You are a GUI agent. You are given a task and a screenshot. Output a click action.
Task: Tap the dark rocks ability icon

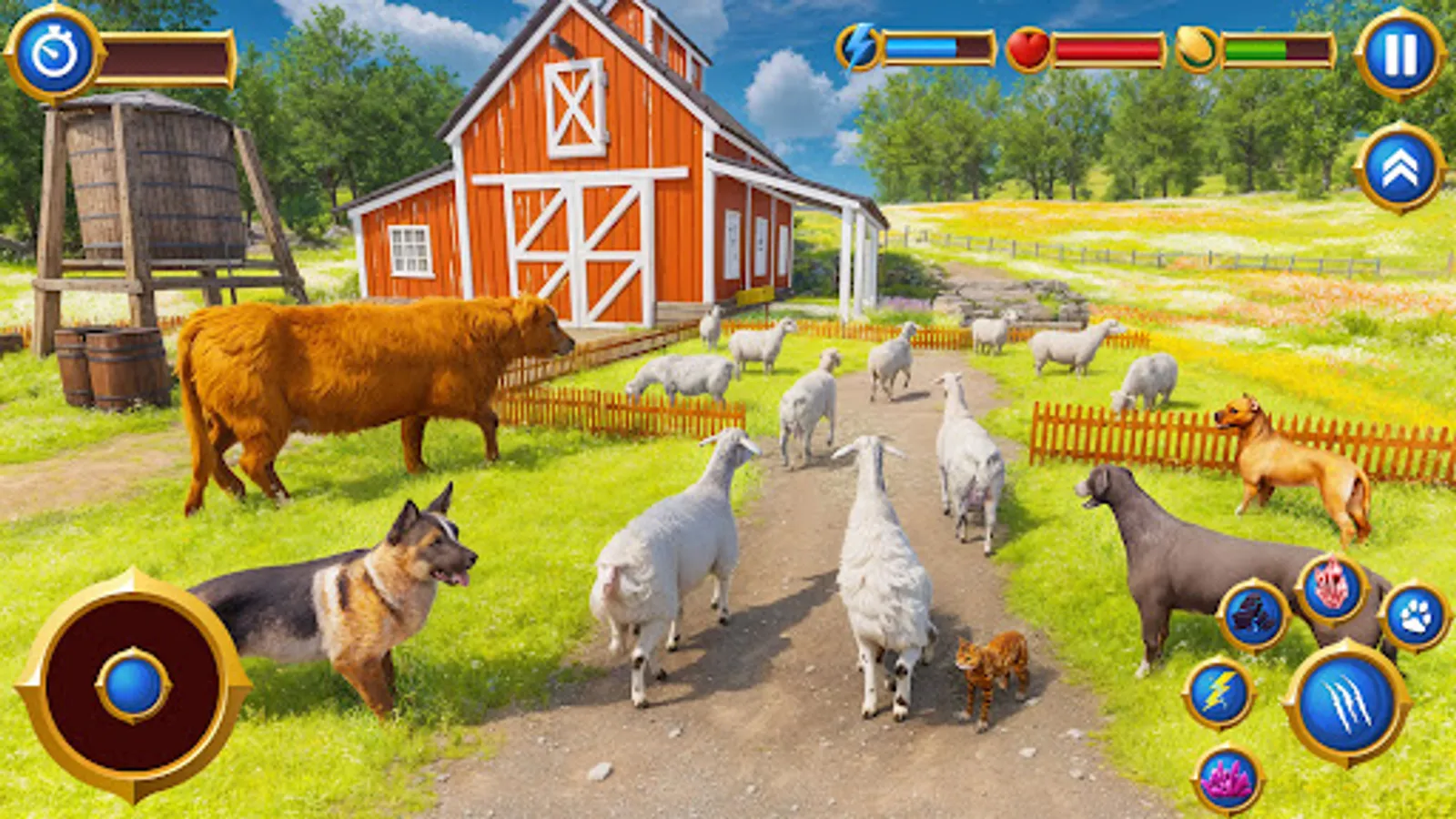[x=1249, y=612]
